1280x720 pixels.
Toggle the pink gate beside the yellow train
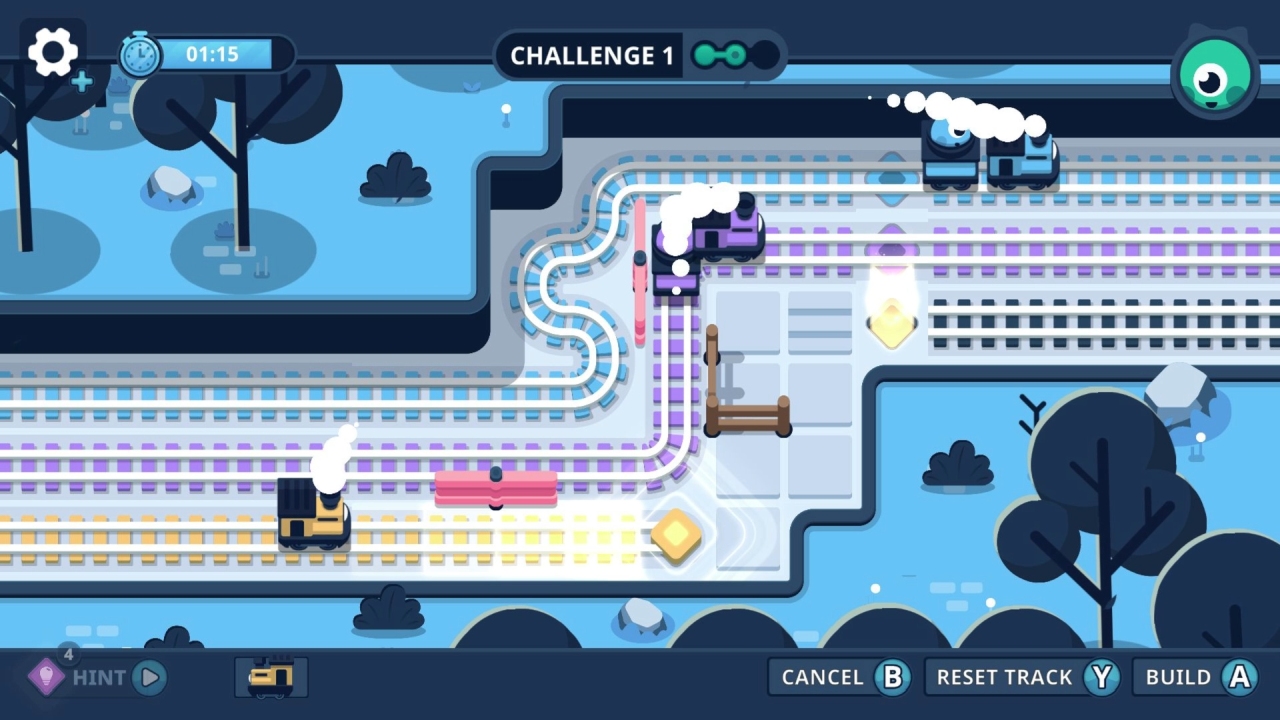(496, 488)
